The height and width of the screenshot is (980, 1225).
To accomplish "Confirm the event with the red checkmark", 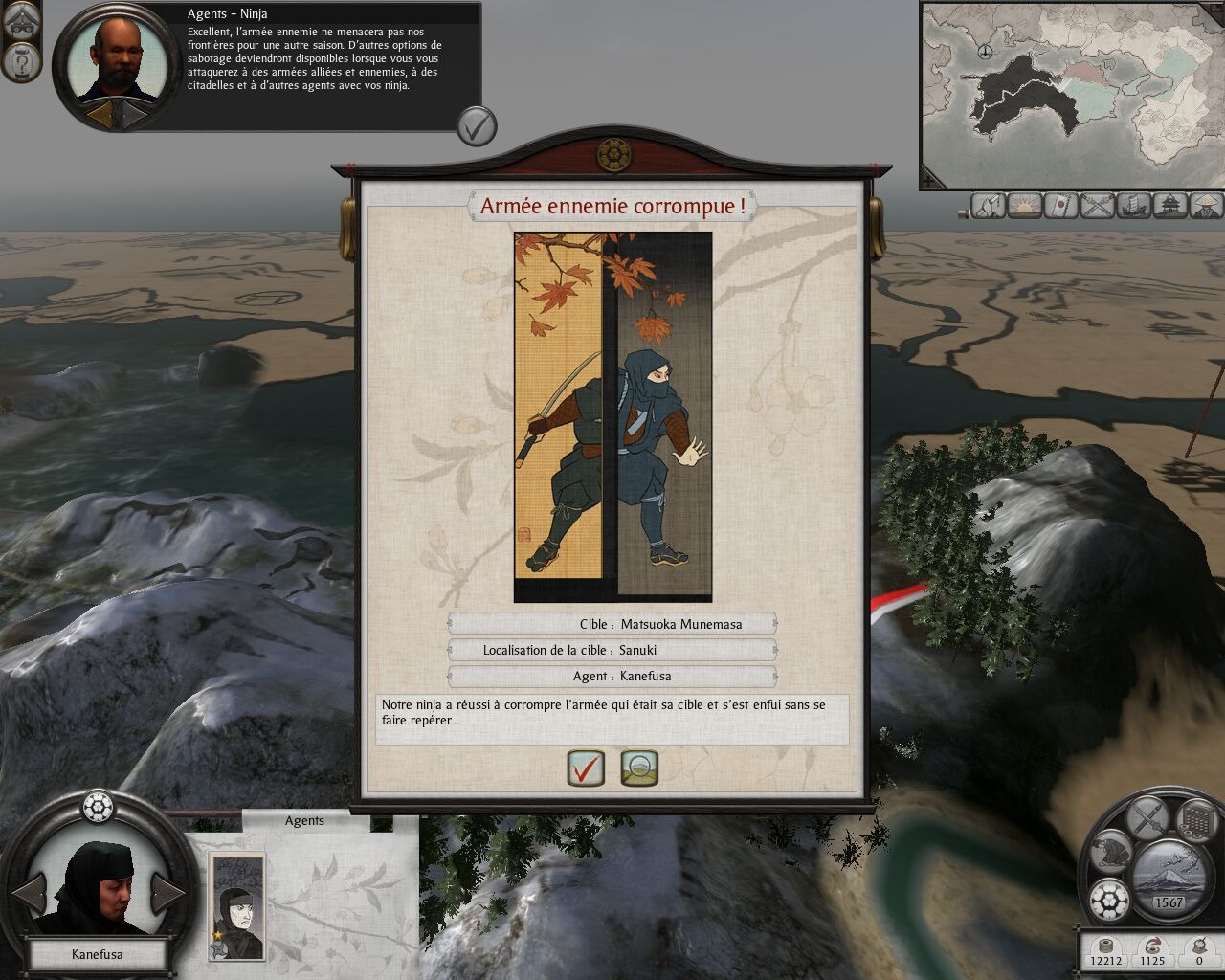I will click(586, 768).
